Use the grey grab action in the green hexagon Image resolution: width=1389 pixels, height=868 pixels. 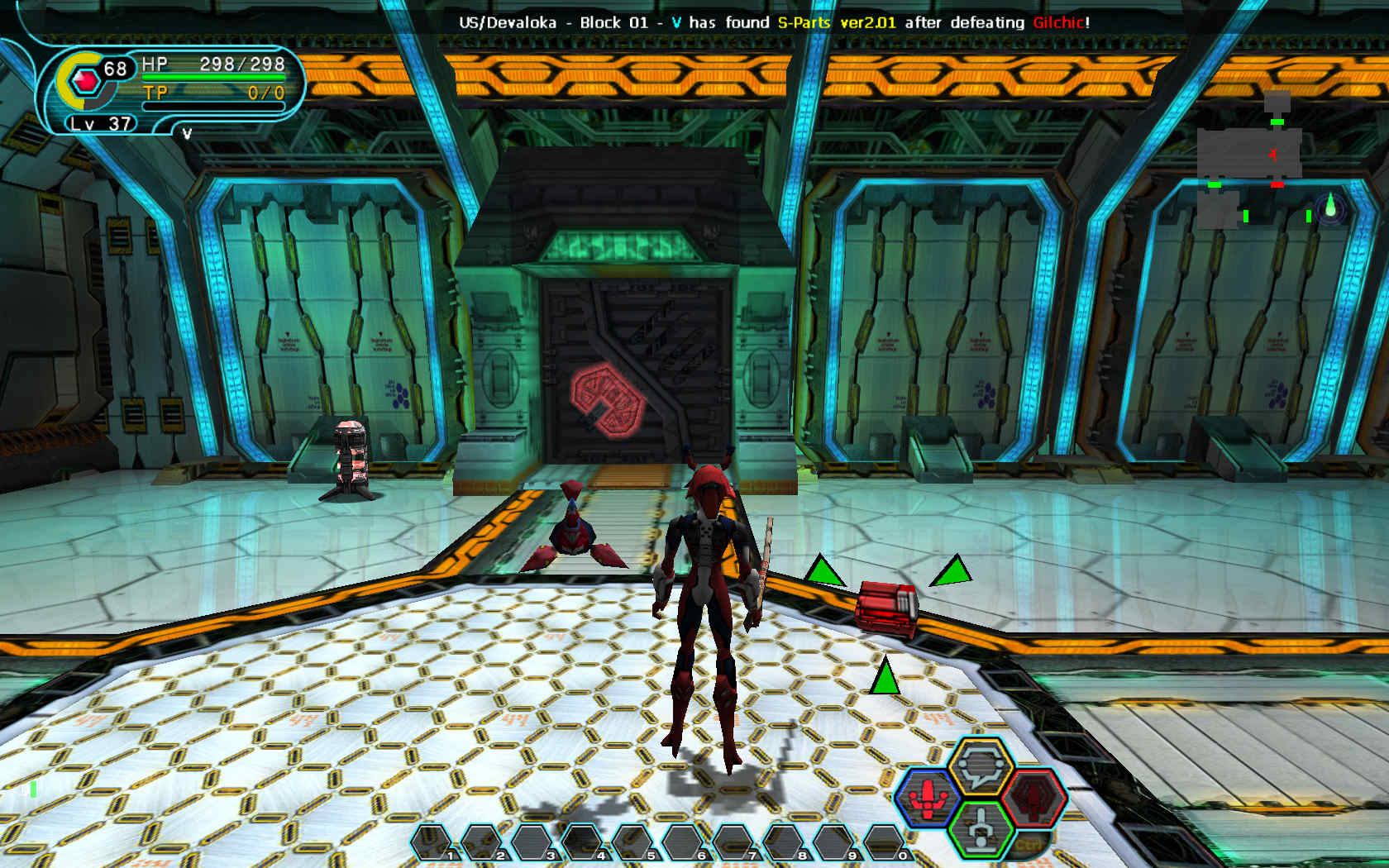pyautogui.click(x=981, y=829)
